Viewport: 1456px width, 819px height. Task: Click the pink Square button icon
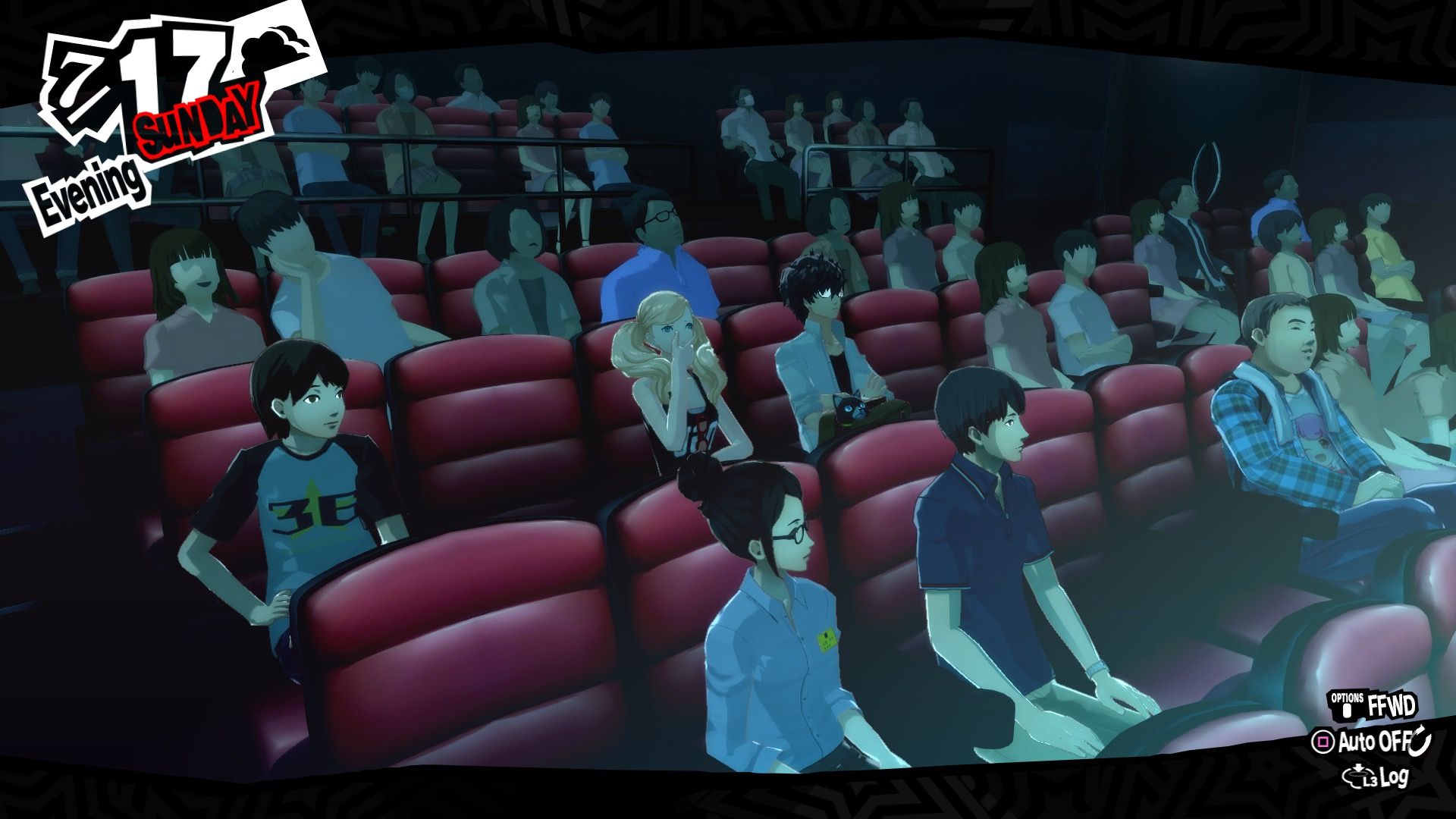(1323, 741)
